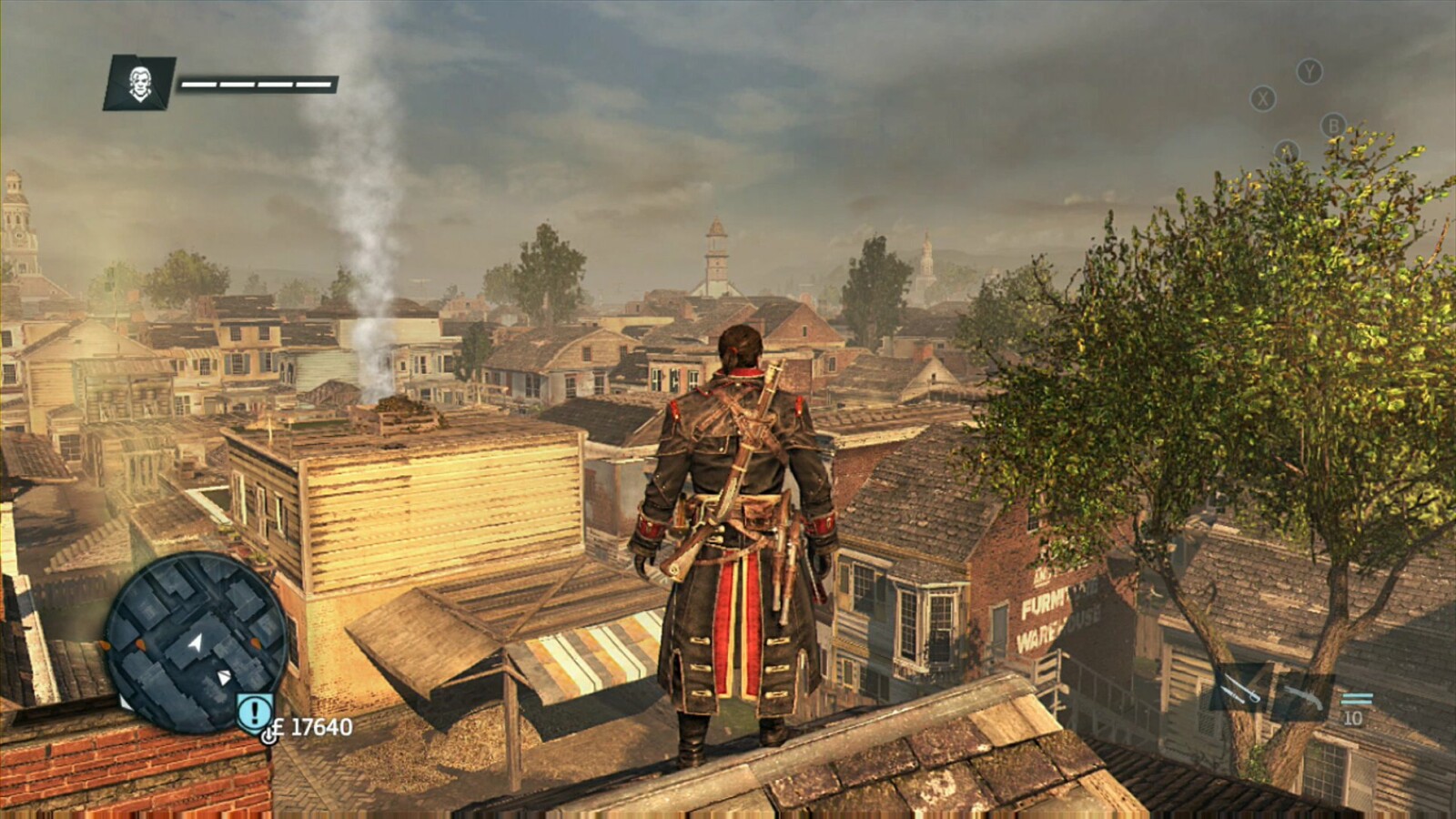Viewport: 1456px width, 819px height.
Task: Select the blue exclamation mark objective icon
Action: tap(255, 711)
